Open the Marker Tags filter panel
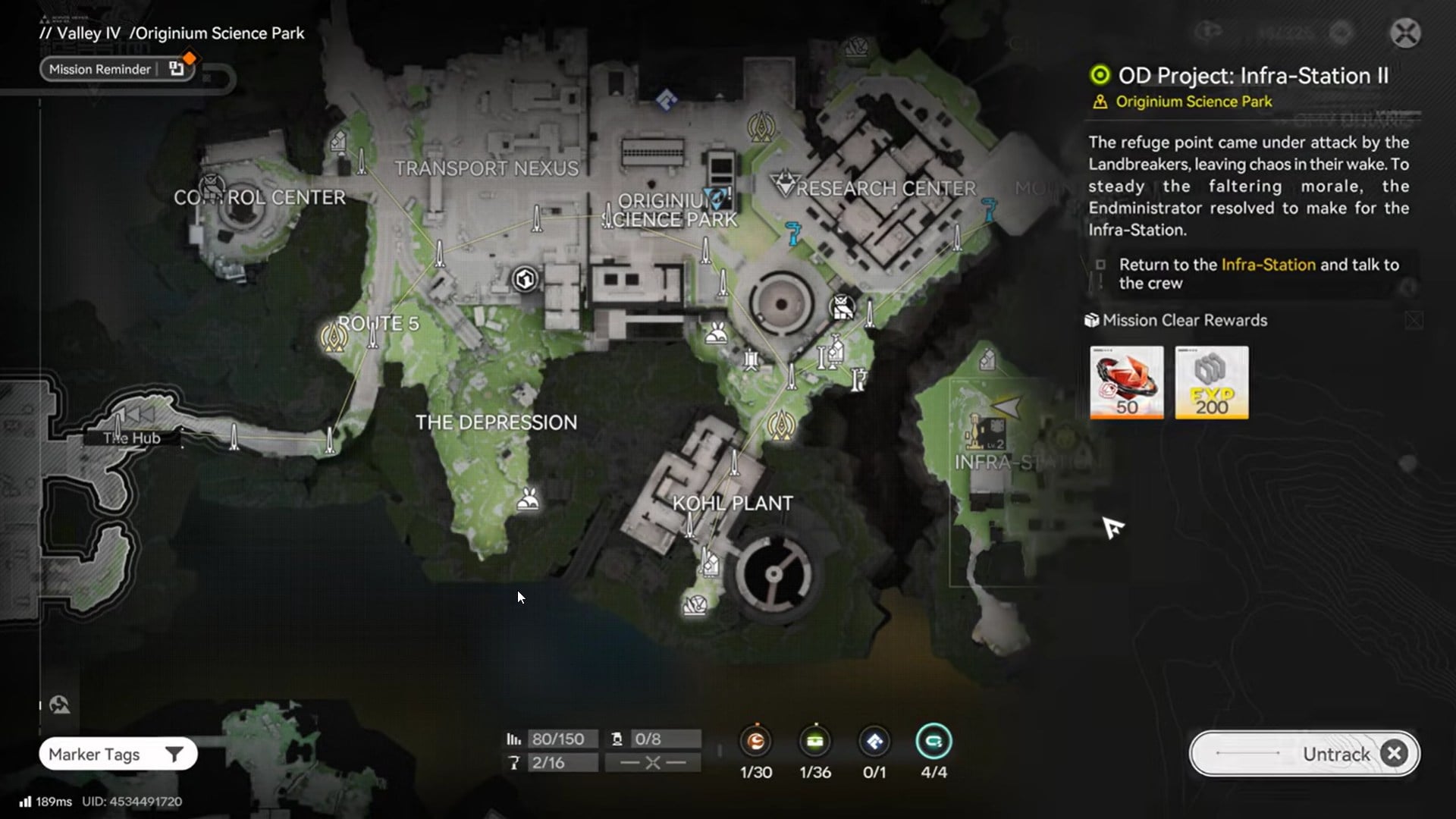Viewport: 1456px width, 819px height. 118,754
